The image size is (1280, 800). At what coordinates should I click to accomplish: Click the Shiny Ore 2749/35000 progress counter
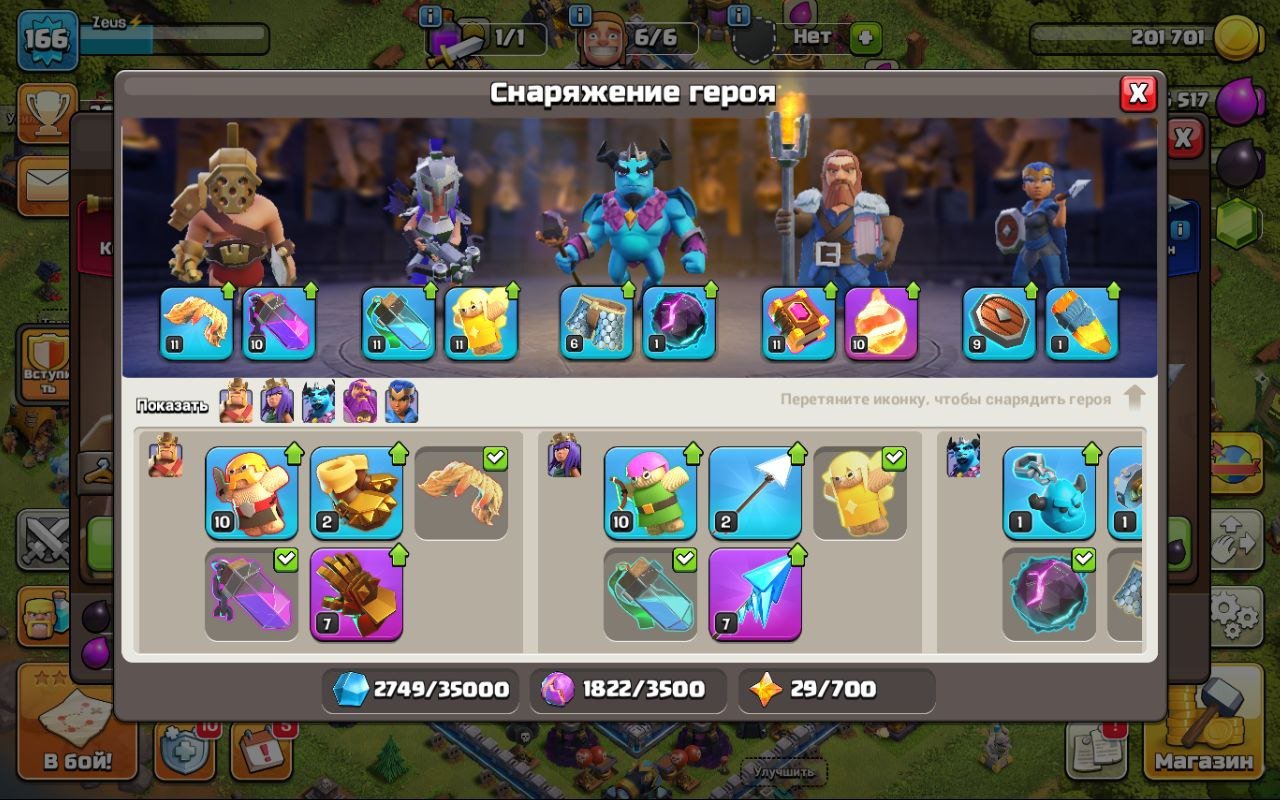tap(420, 690)
